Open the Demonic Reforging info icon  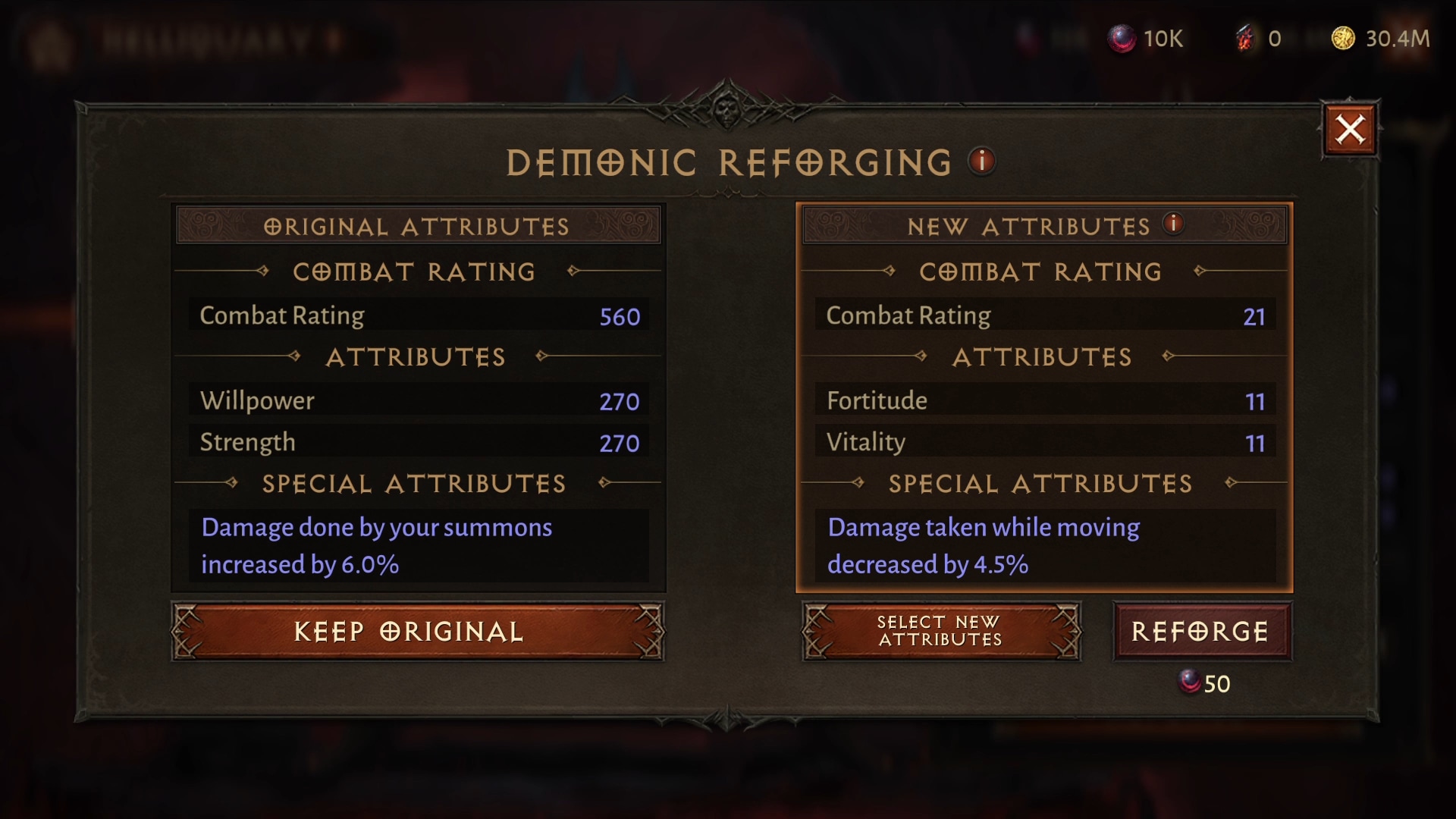(981, 161)
